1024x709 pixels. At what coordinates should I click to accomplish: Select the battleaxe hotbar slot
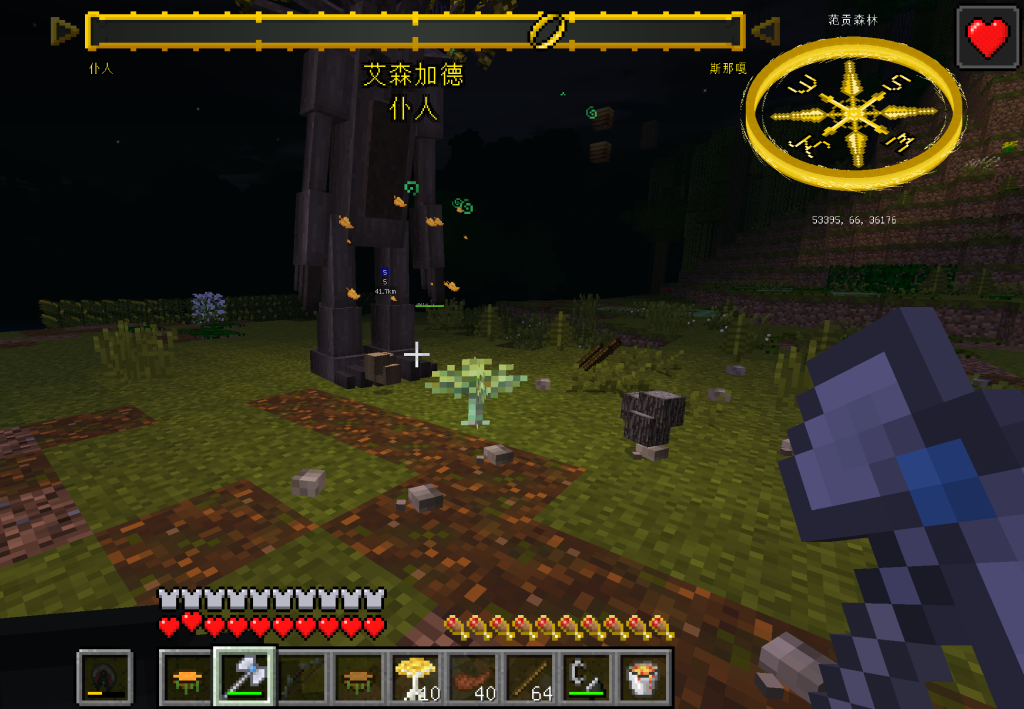click(x=245, y=677)
